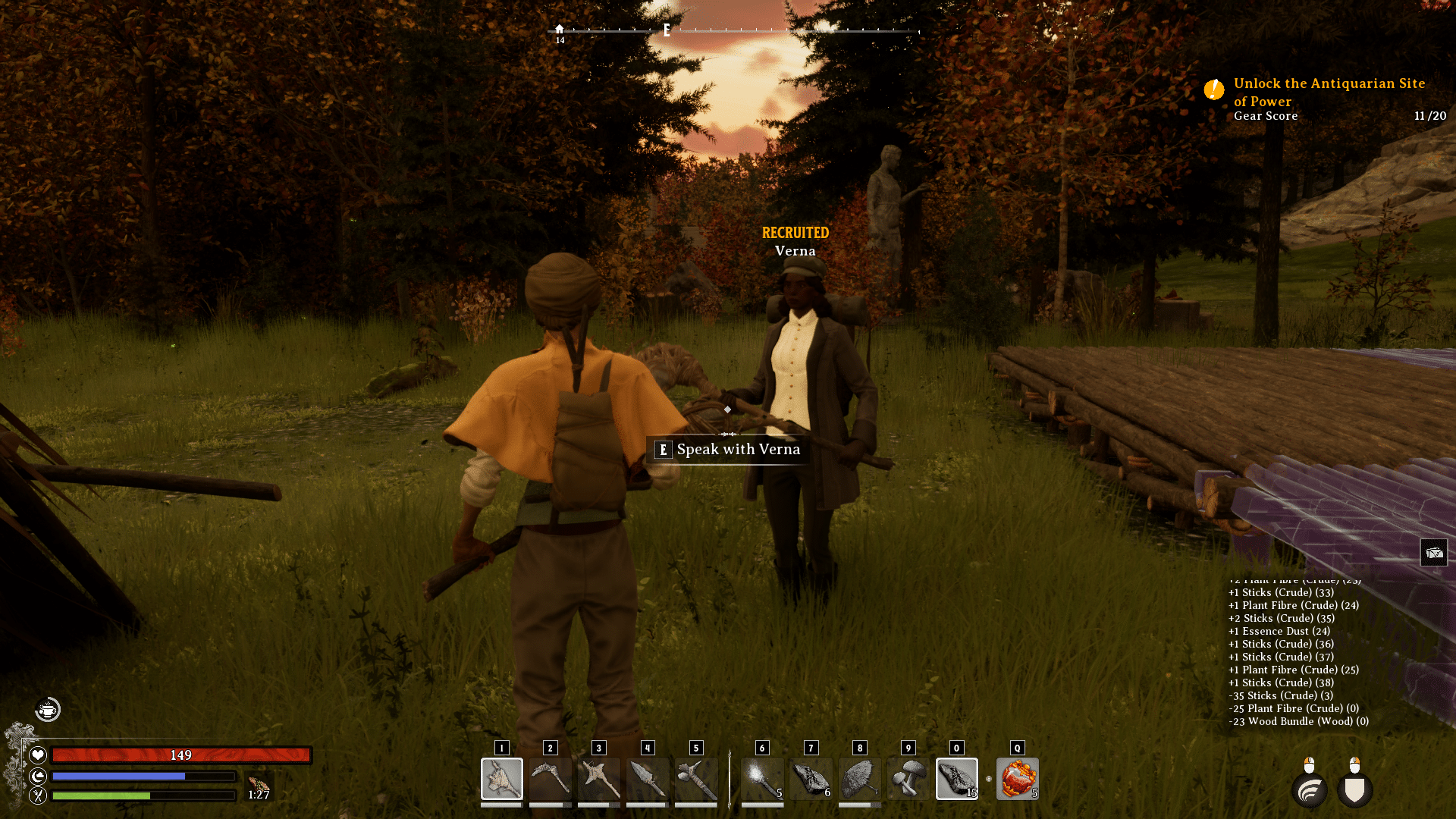Click the Wood Bundle entry in the item log
Screen dimensions: 1456x819
(1297, 721)
